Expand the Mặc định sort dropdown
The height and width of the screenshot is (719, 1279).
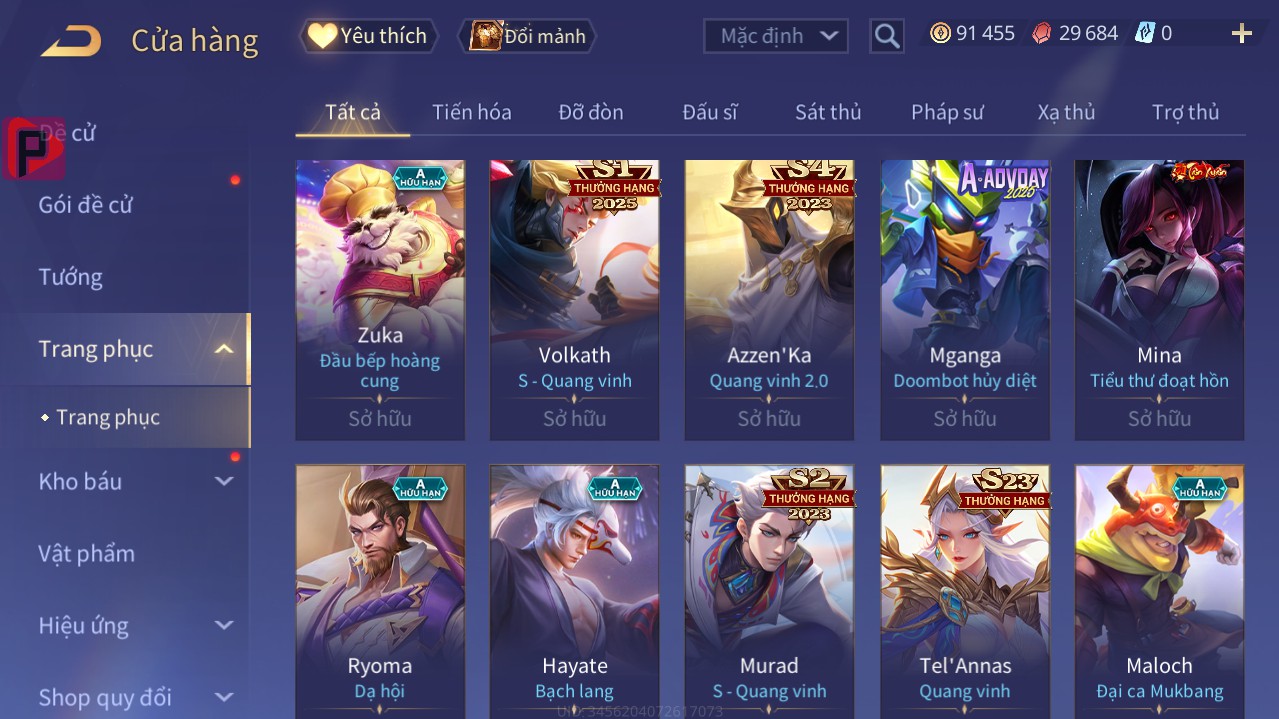[777, 36]
